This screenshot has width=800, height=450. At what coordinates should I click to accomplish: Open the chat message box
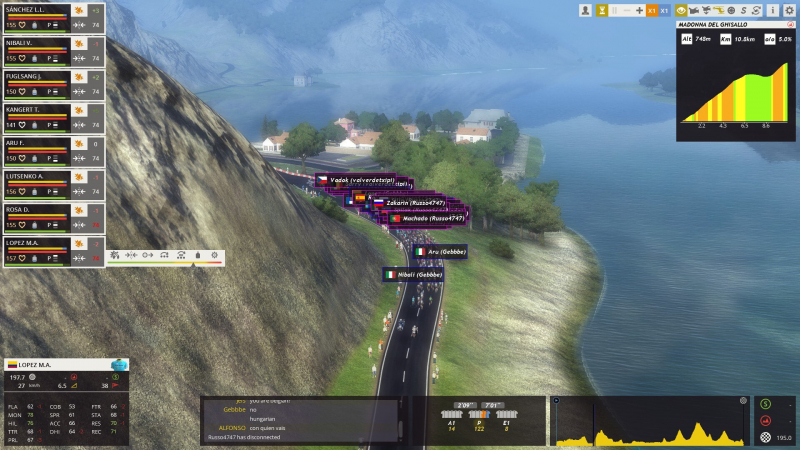click(302, 420)
